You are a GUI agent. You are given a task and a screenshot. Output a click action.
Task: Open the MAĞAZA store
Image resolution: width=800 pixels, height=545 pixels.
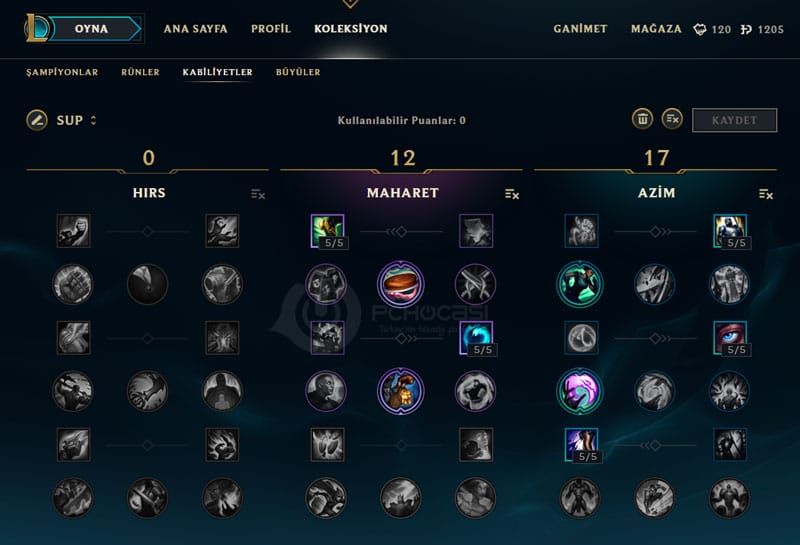click(x=656, y=29)
